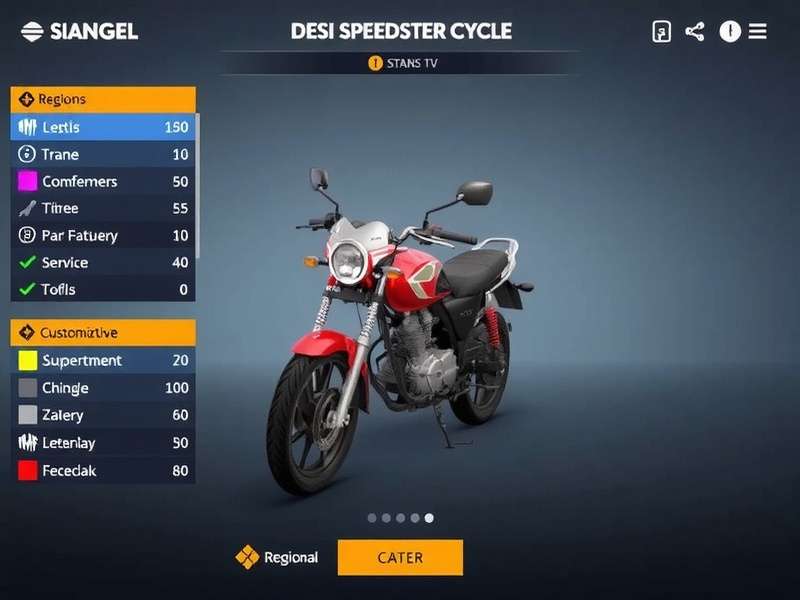Open the Par Fatuery row
This screenshot has height=600, width=800.
[x=103, y=235]
